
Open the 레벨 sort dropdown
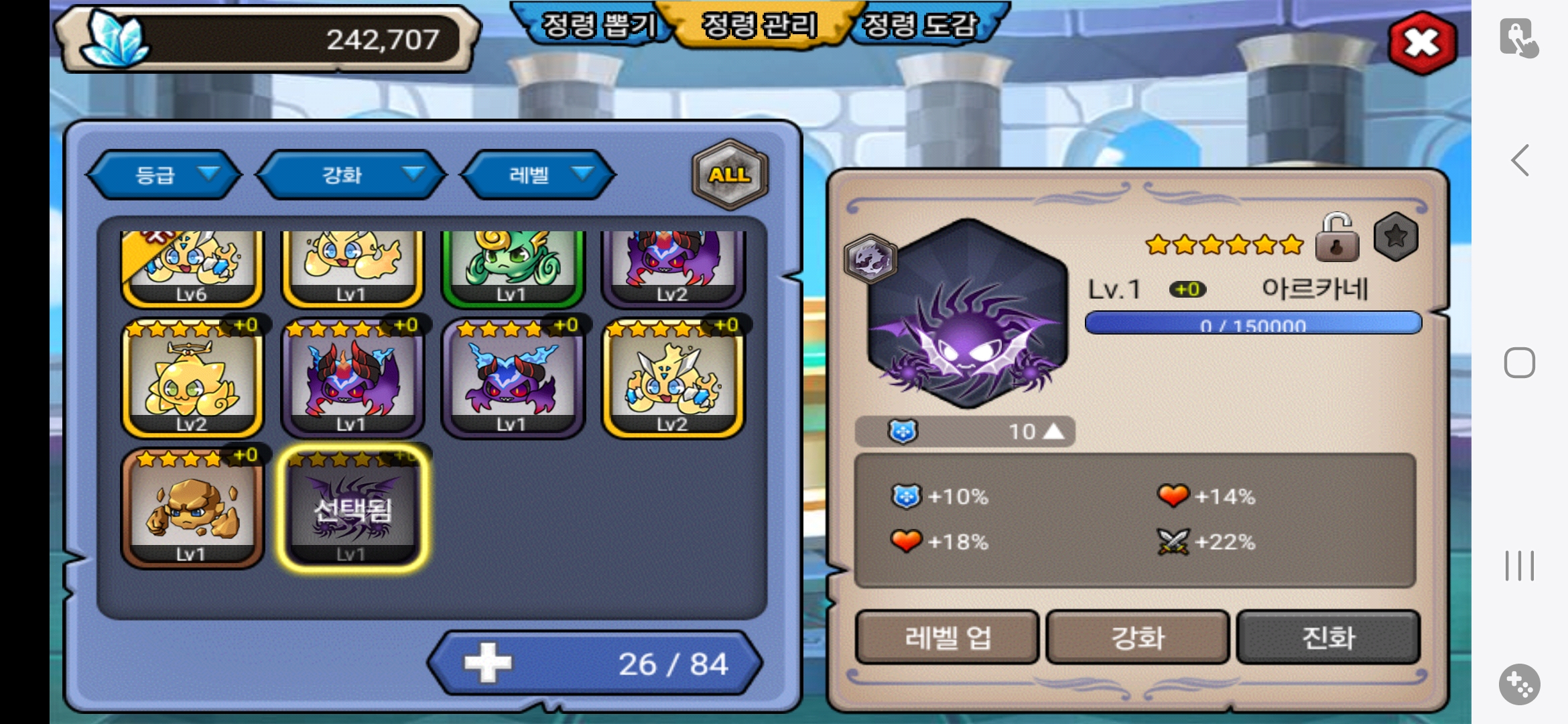tap(537, 175)
